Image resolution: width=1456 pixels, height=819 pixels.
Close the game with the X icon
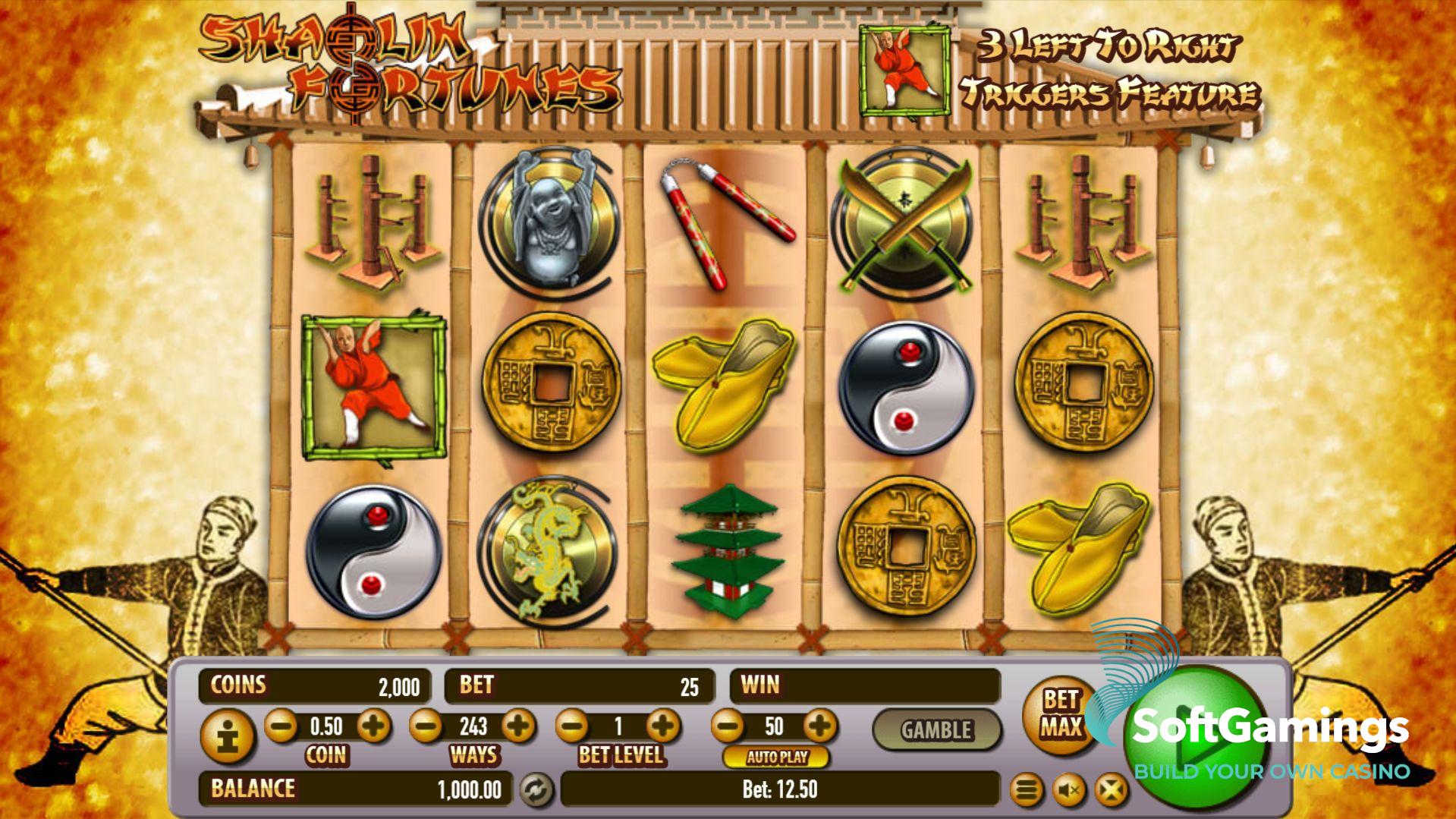pos(1111,791)
